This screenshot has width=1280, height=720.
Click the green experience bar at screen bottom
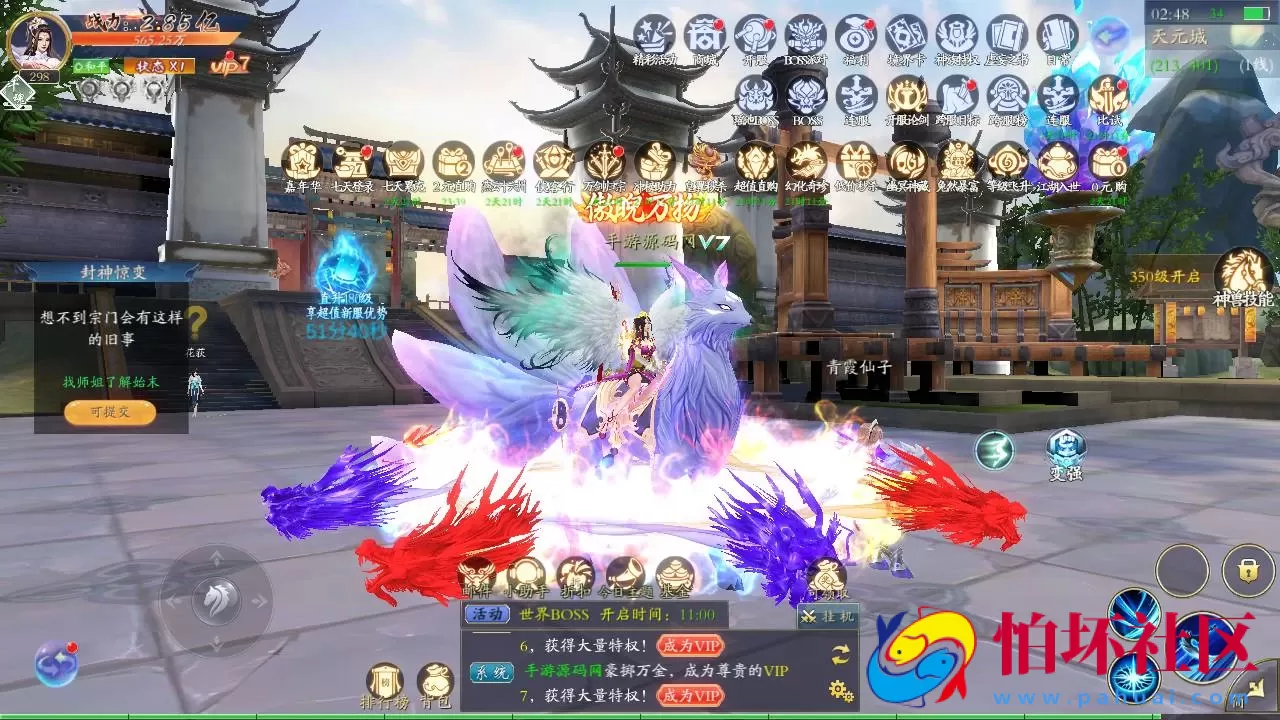640,714
